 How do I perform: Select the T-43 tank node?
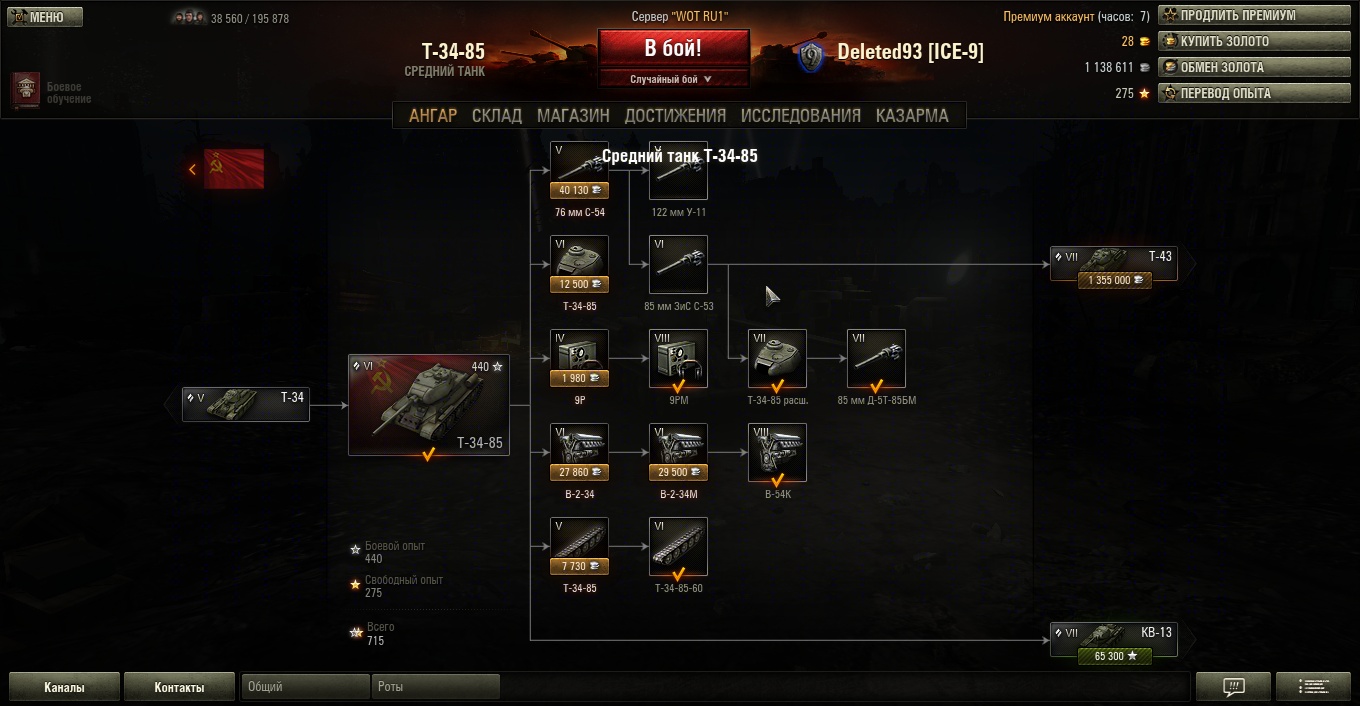1113,265
